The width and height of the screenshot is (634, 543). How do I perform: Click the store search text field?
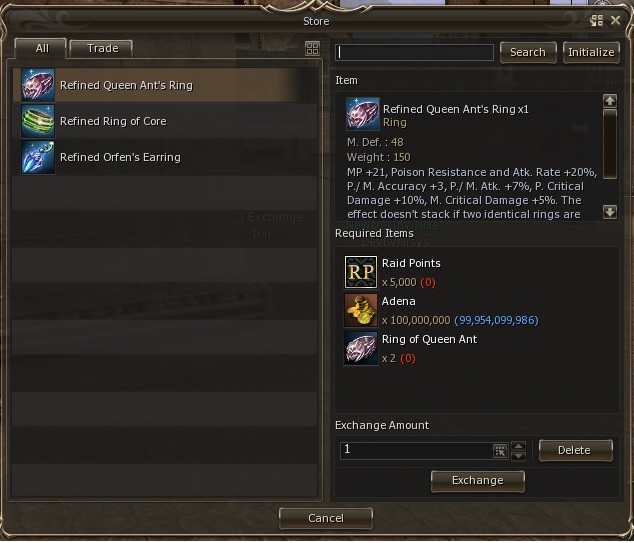coord(415,52)
